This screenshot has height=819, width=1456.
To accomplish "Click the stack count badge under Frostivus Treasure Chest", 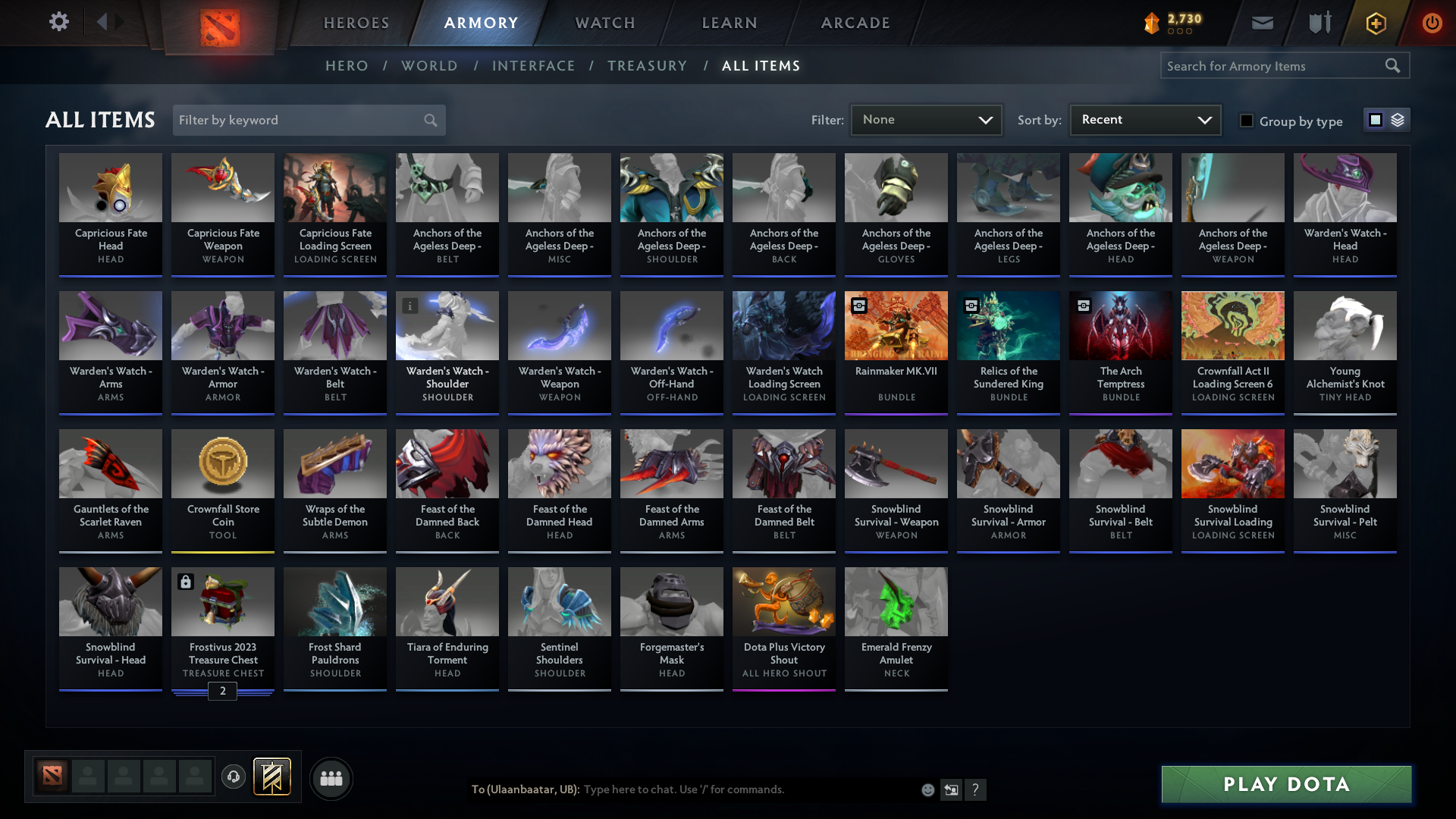I will (222, 691).
